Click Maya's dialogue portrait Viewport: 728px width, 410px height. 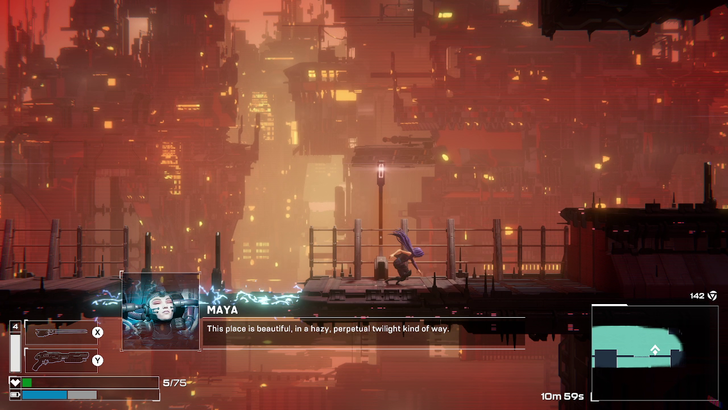click(160, 310)
